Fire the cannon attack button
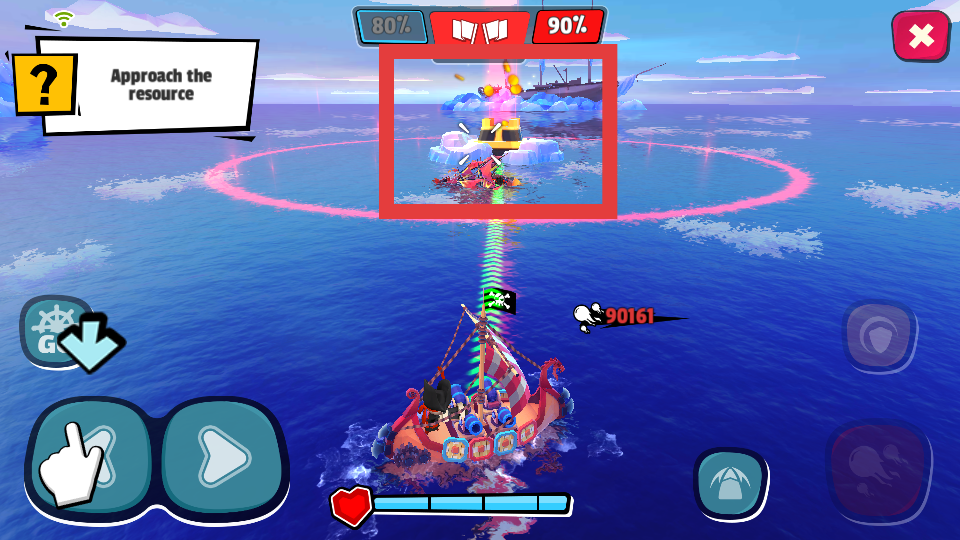 tap(877, 468)
